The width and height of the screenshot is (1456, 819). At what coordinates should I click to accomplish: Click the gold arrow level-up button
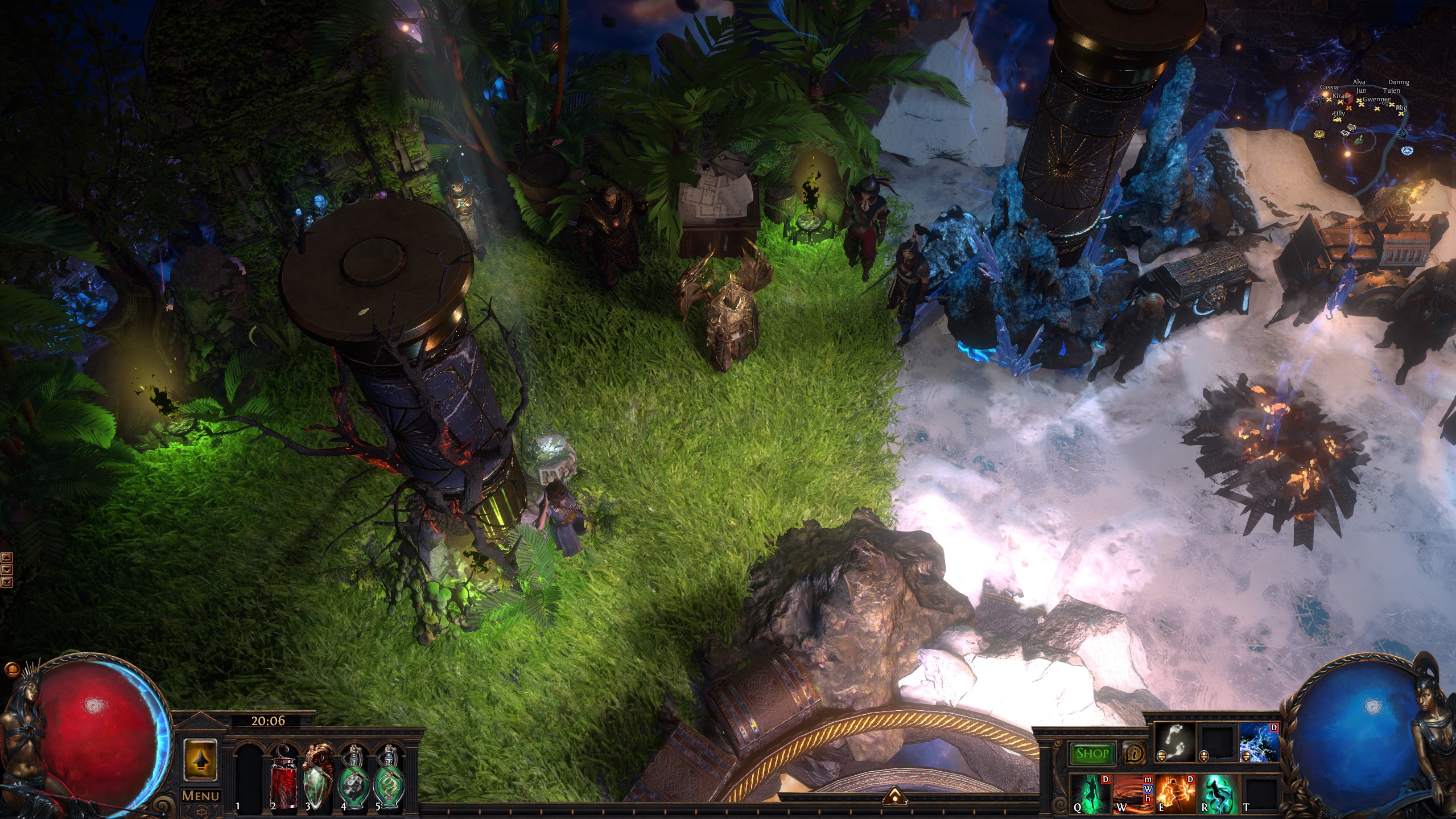click(200, 760)
